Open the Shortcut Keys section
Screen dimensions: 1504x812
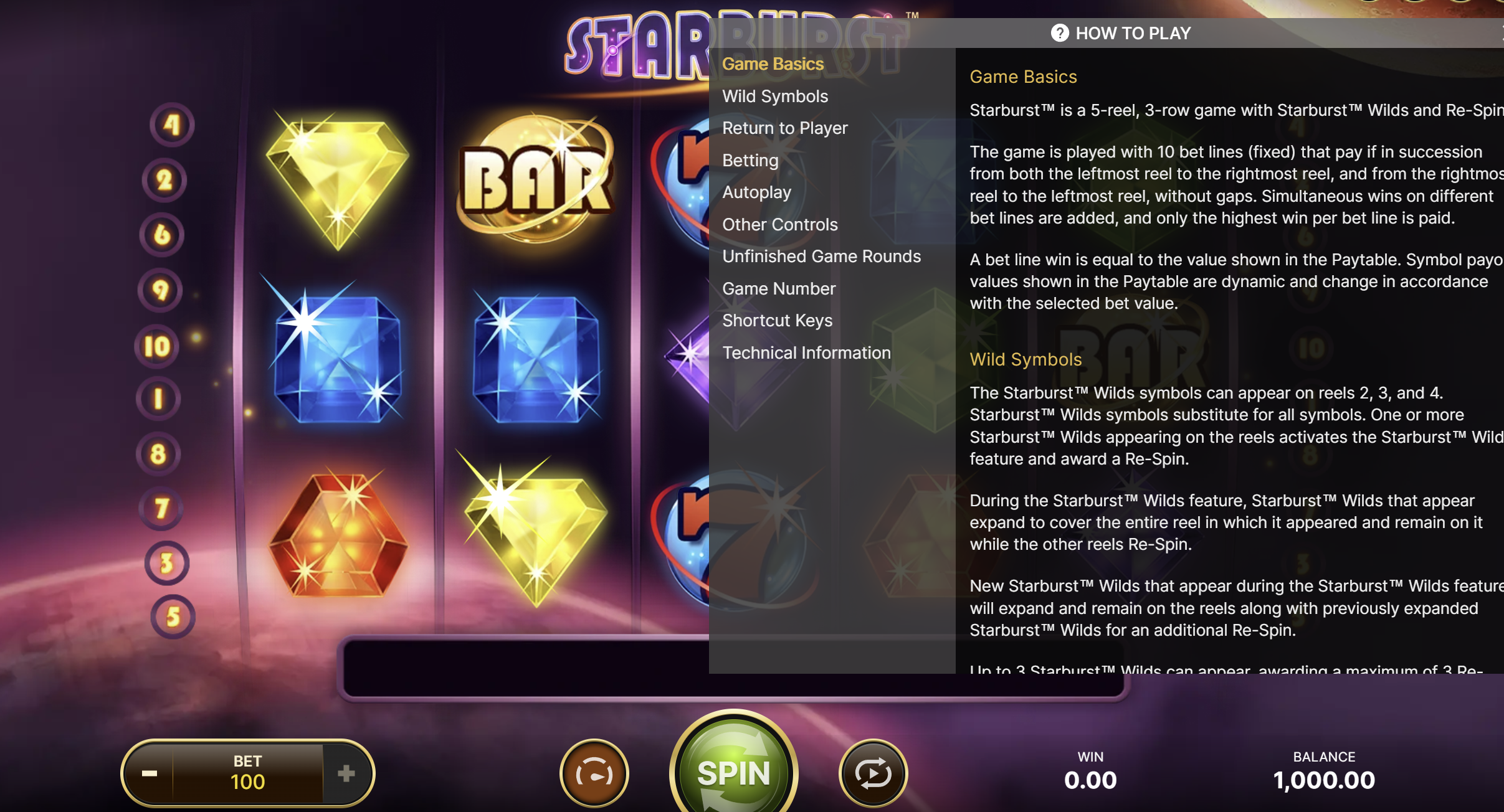(x=777, y=321)
